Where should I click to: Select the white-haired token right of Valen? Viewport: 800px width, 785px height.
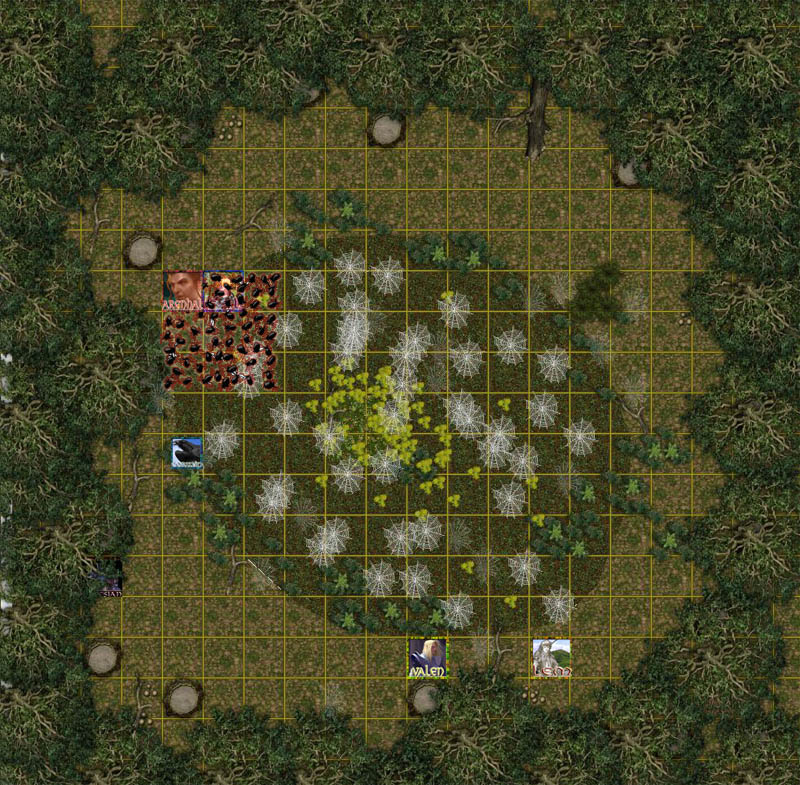coord(551,659)
